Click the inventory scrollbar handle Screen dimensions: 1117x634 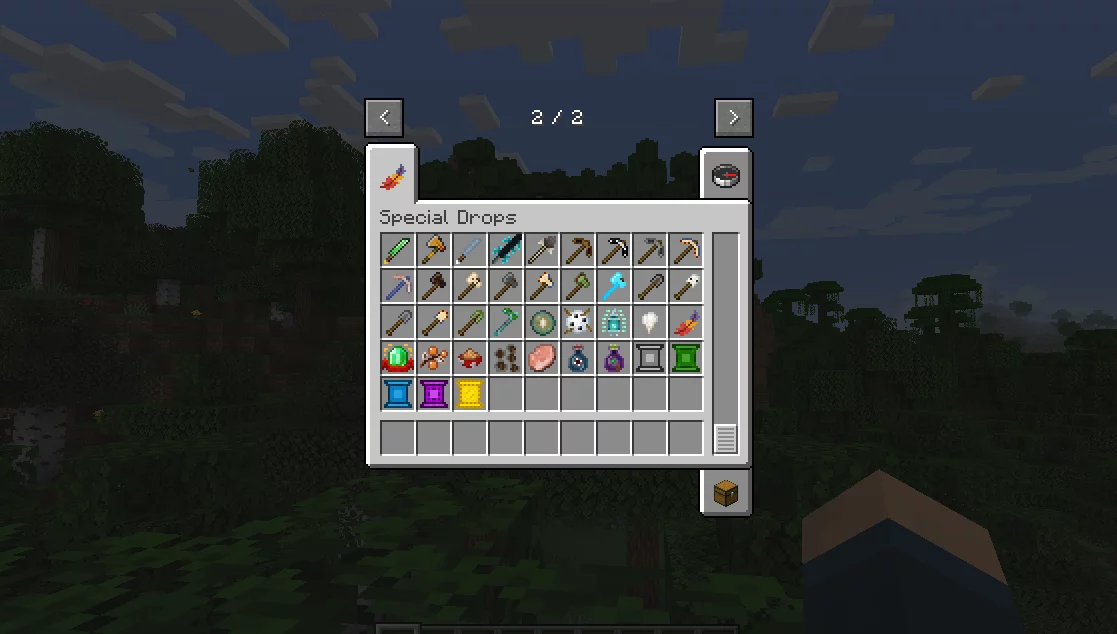pos(726,438)
